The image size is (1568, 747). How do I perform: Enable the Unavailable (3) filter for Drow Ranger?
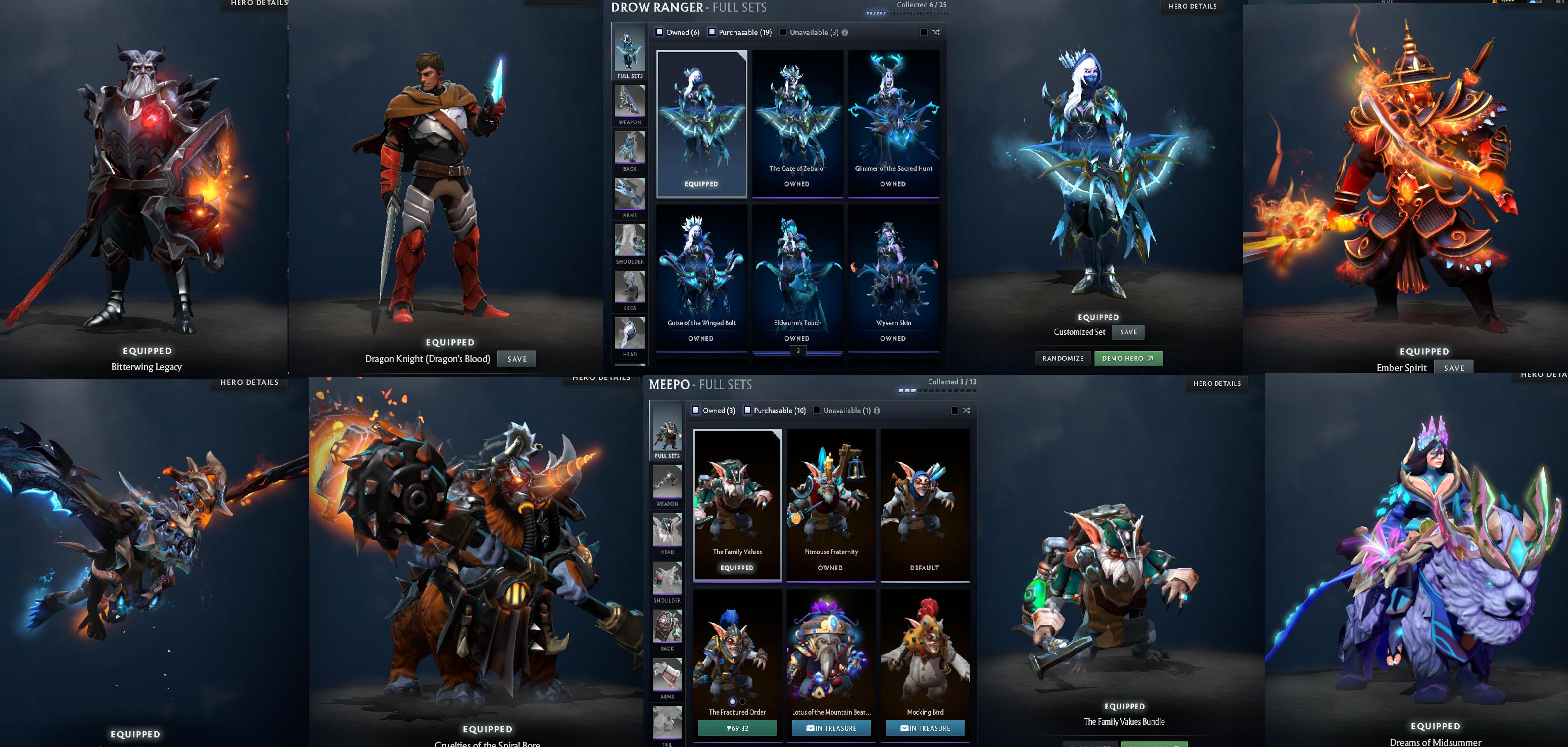coord(782,32)
